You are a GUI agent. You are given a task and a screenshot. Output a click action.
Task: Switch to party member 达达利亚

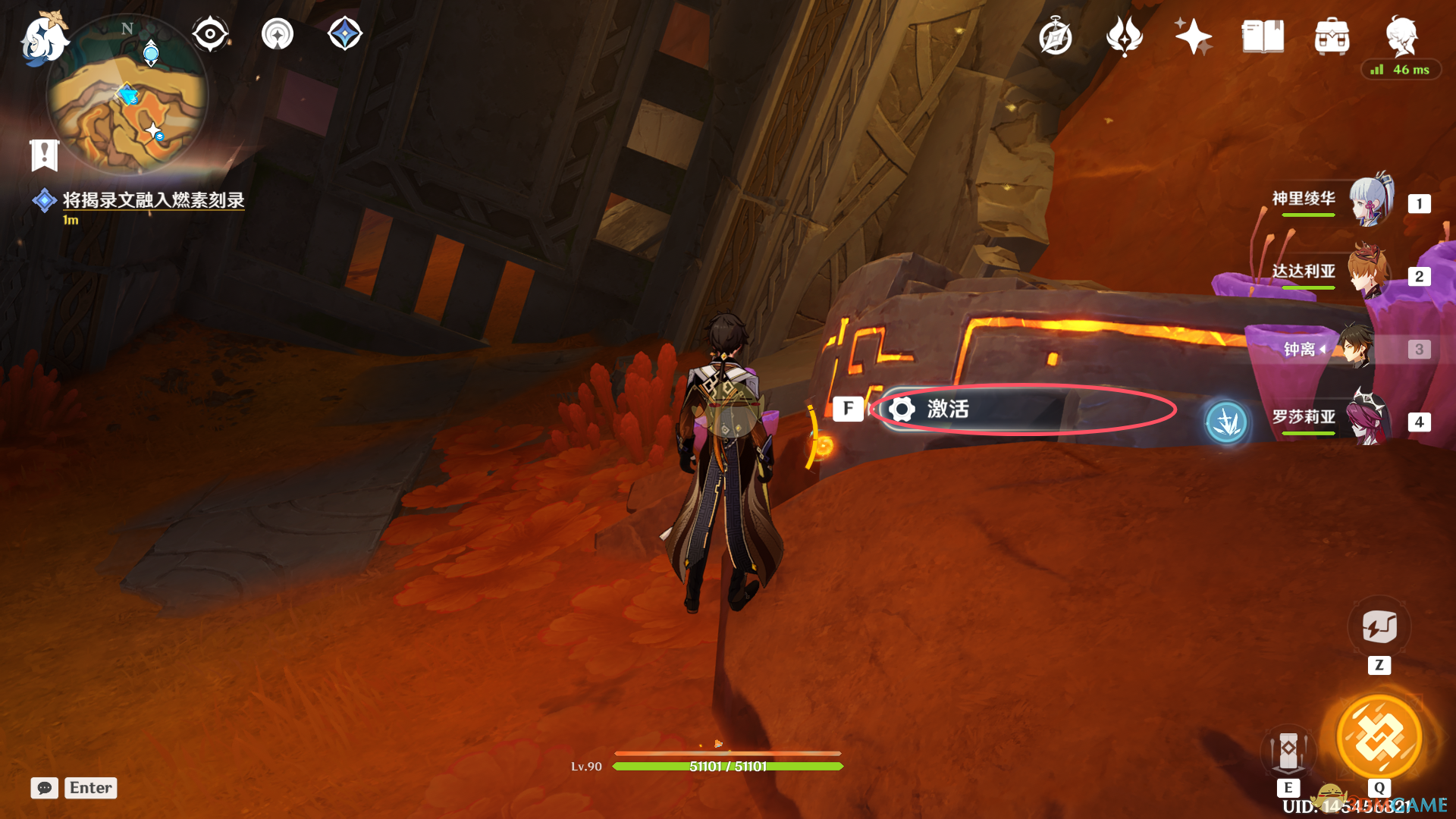[x=1335, y=273]
